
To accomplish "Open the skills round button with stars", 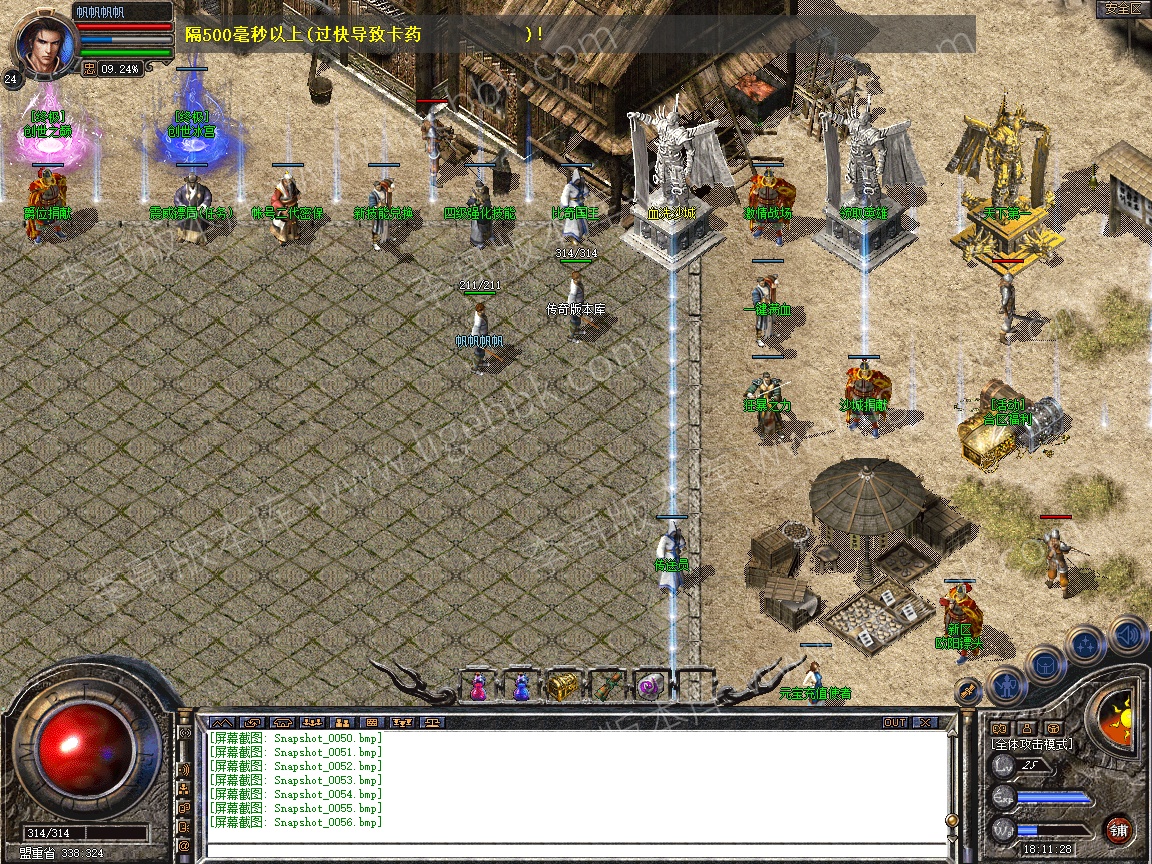I will click(x=1086, y=645).
